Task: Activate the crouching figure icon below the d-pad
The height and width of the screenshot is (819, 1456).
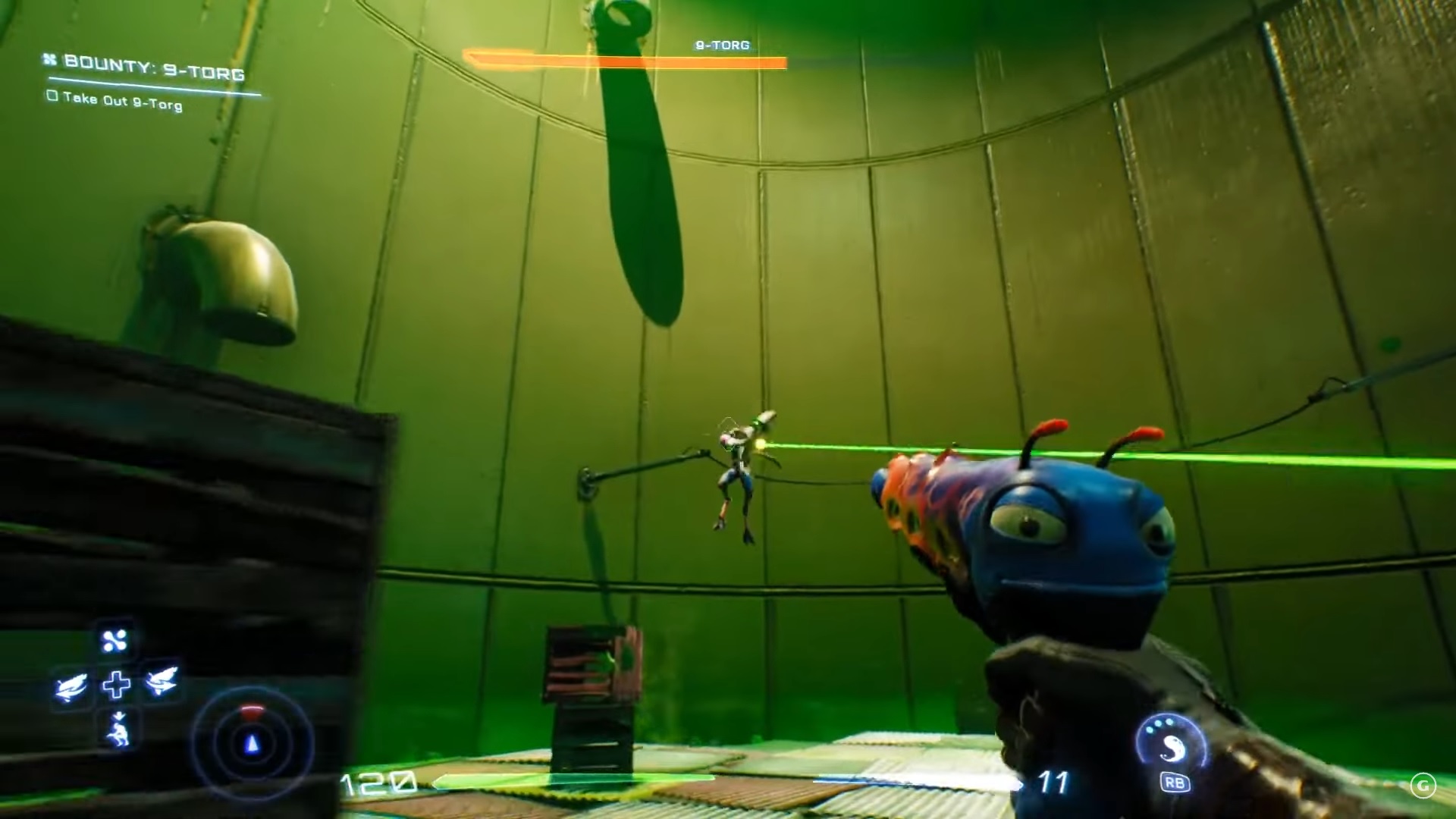Action: point(118,730)
